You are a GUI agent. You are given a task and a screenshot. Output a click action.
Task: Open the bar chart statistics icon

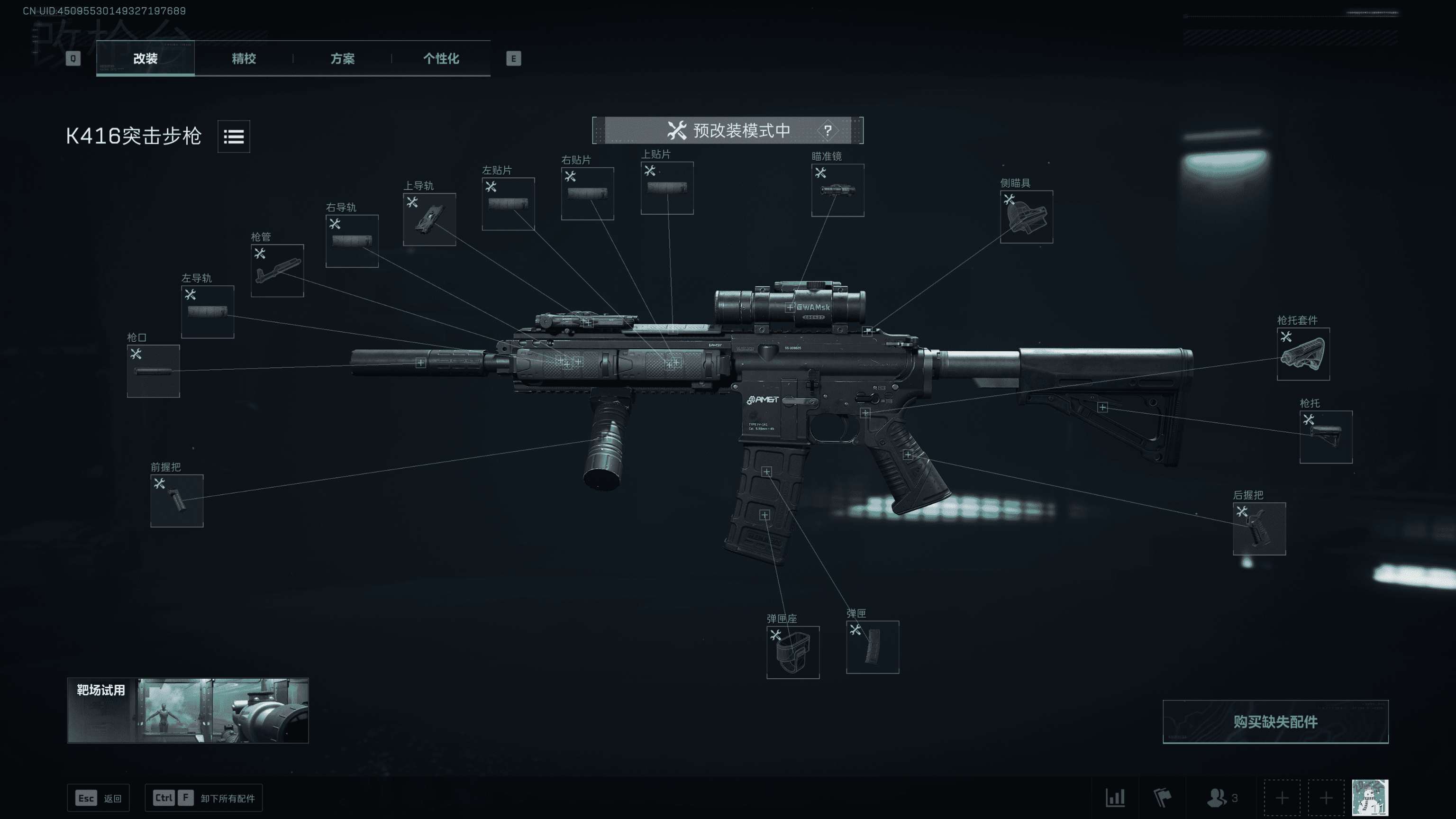coord(1115,798)
